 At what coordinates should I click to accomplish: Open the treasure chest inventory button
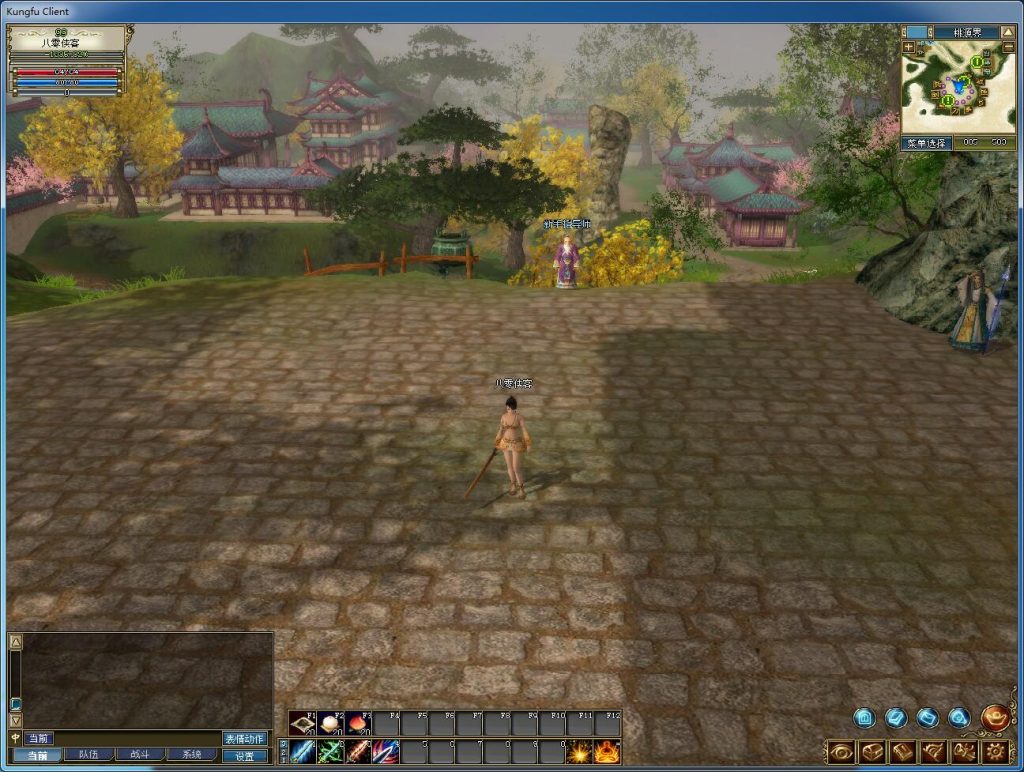coord(872,751)
